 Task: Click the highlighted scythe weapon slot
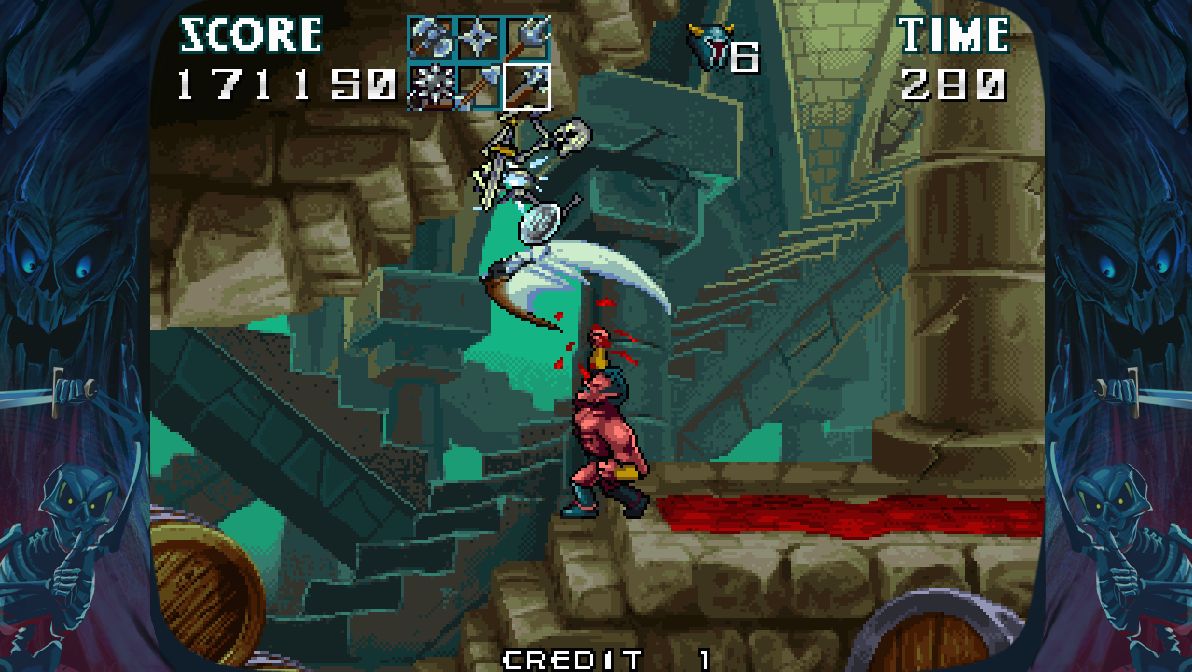526,85
